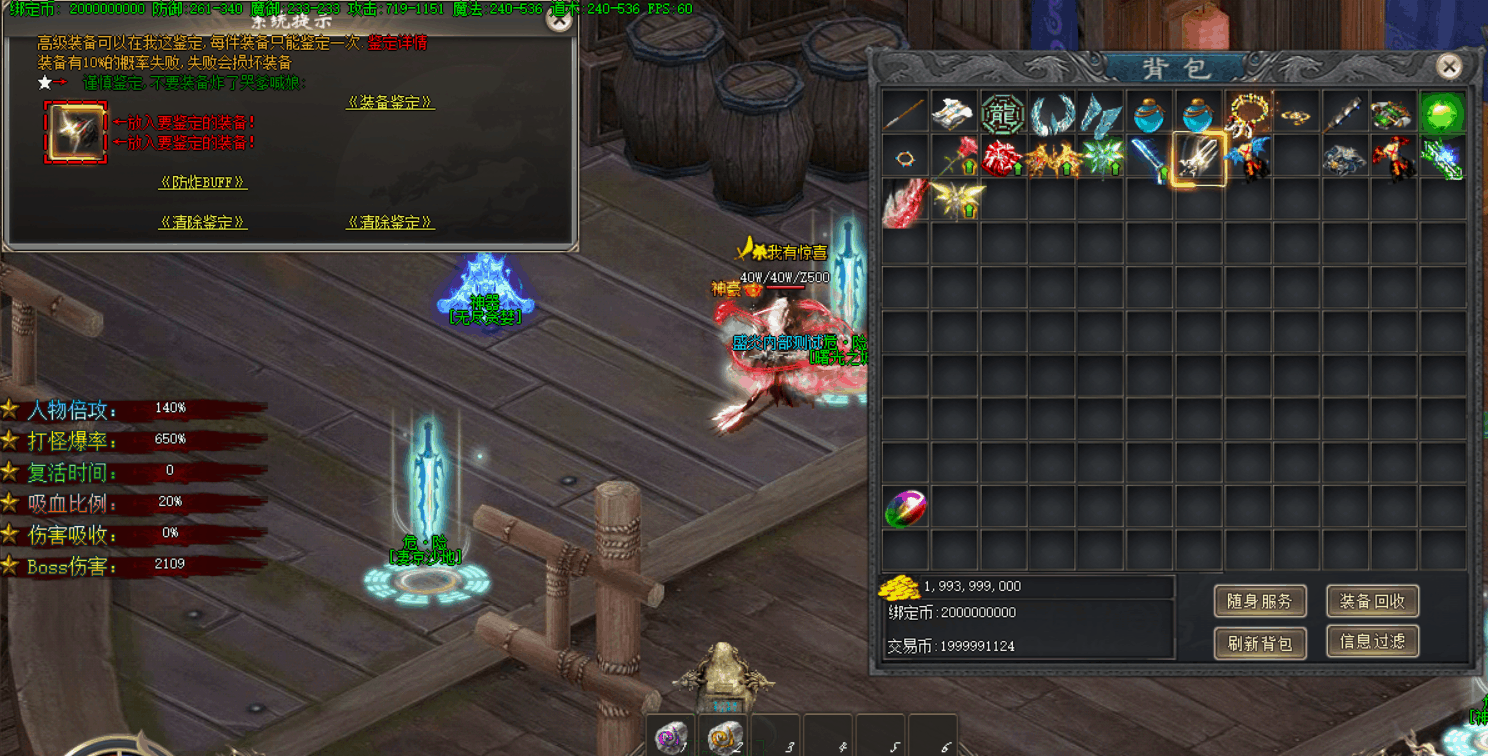Select the rainbow gem in the backpack
Viewport: 1488px width, 756px height.
pyautogui.click(x=905, y=509)
